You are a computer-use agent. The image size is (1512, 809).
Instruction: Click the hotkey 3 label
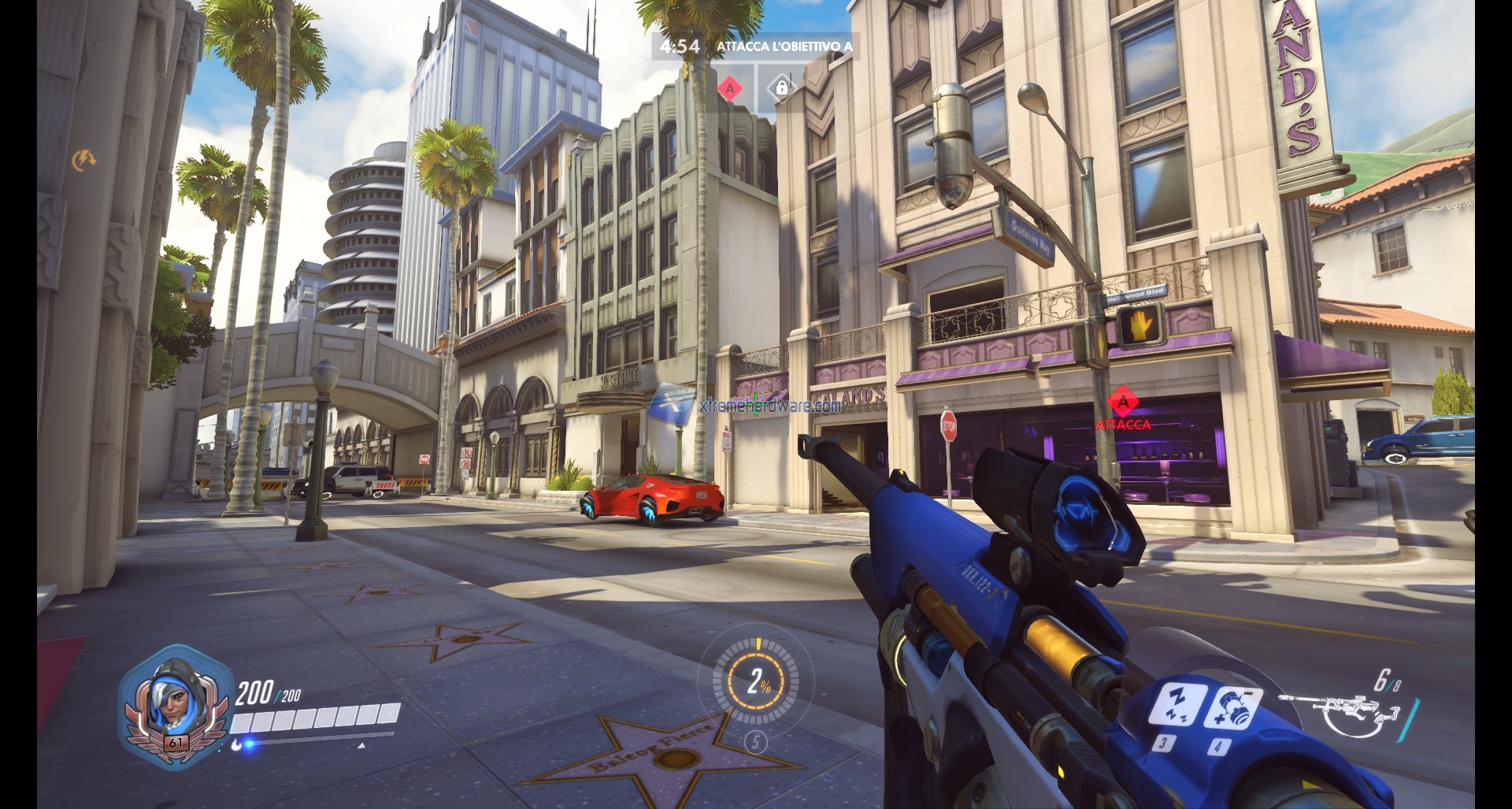(1162, 744)
